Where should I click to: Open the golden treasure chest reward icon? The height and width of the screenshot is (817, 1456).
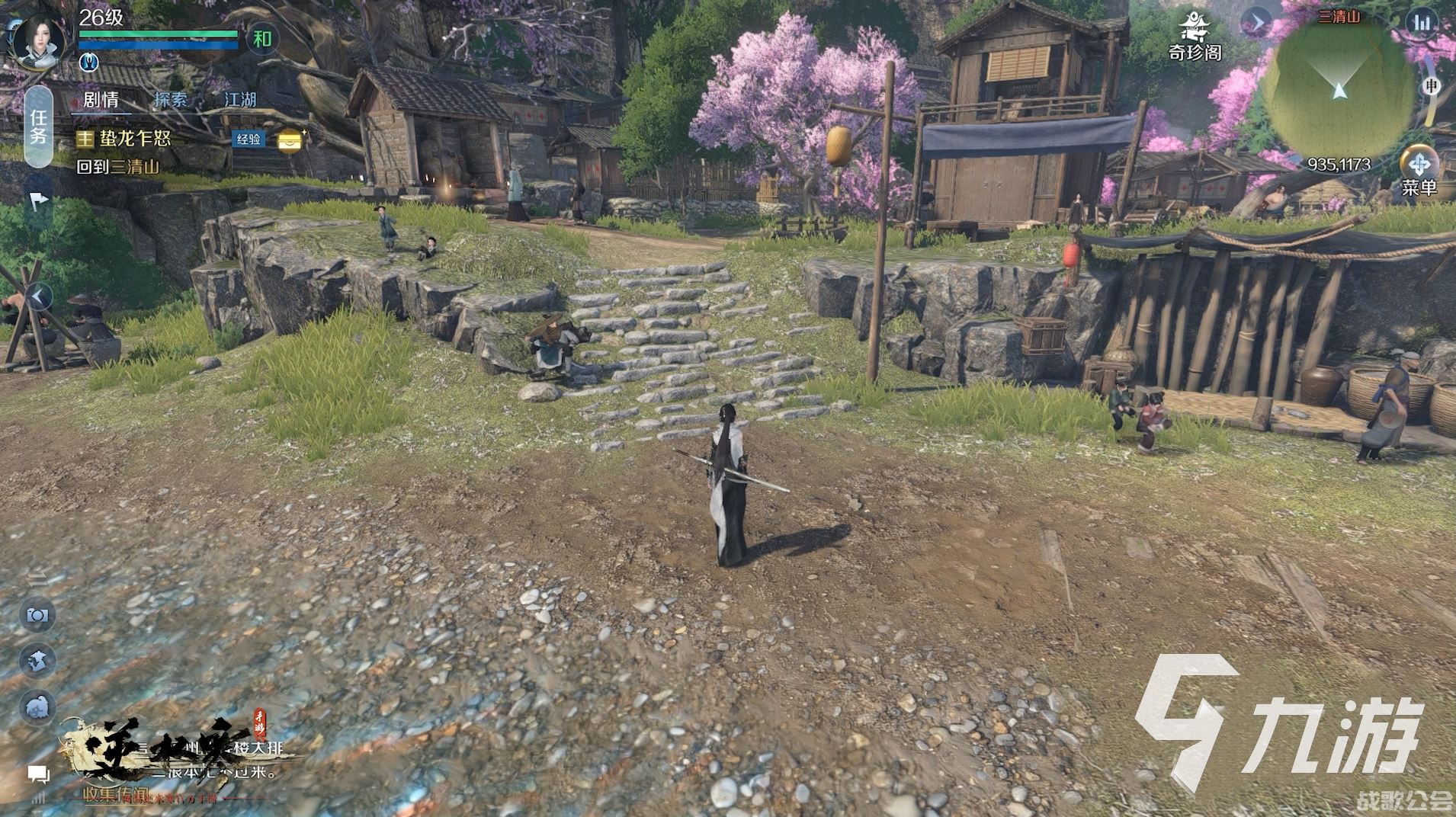[290, 140]
